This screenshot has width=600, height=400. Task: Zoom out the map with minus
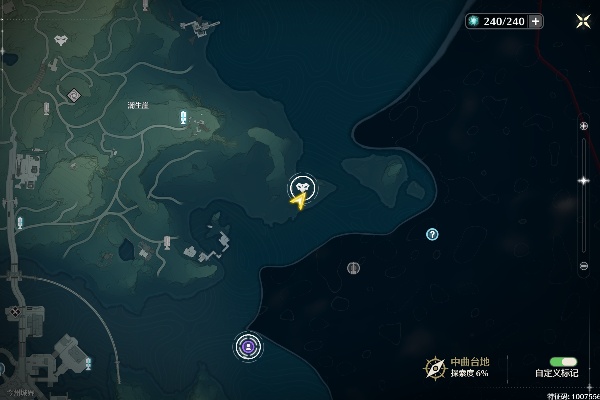(584, 266)
